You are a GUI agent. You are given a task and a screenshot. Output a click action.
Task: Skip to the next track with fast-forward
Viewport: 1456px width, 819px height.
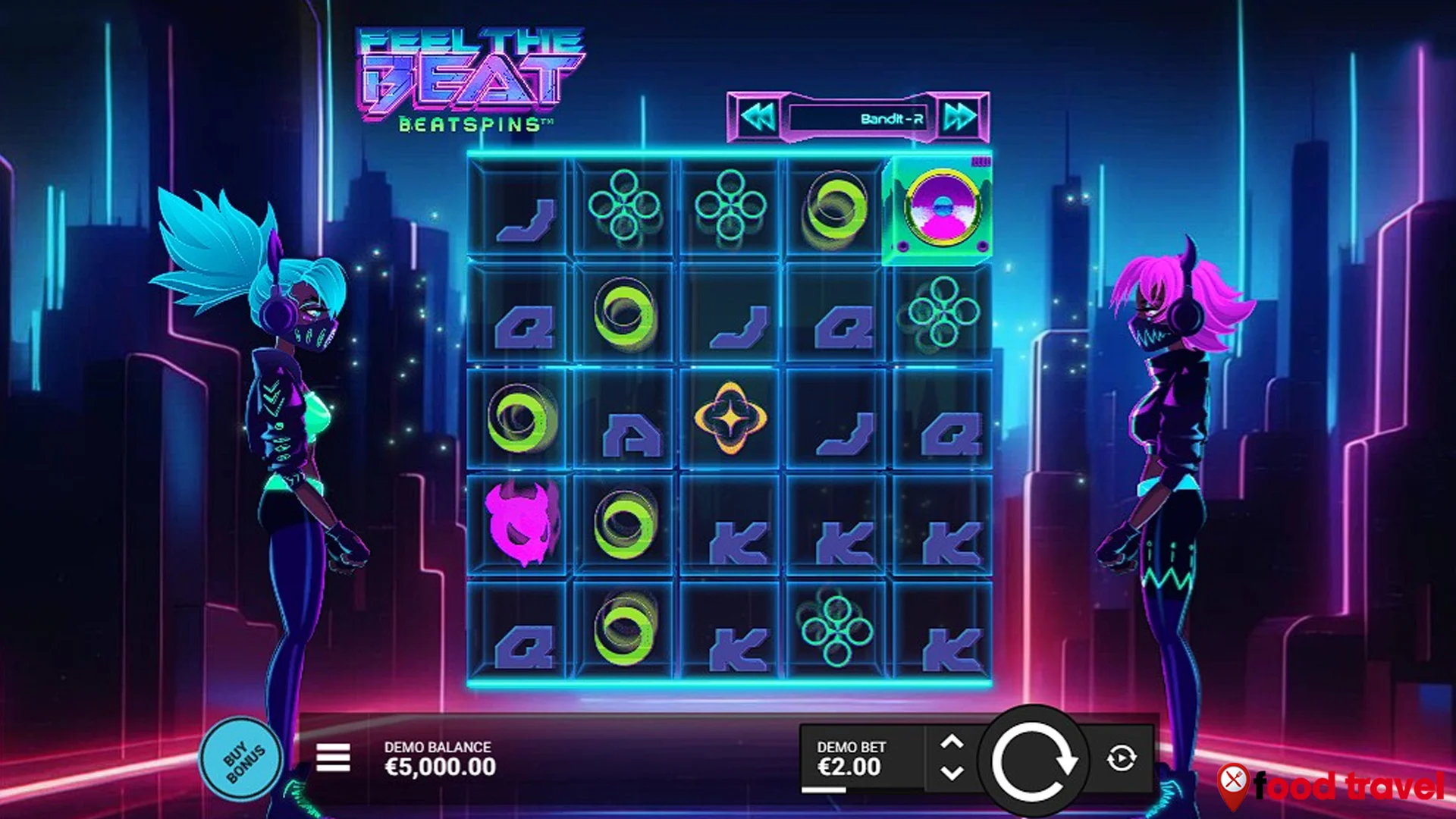pos(959,115)
